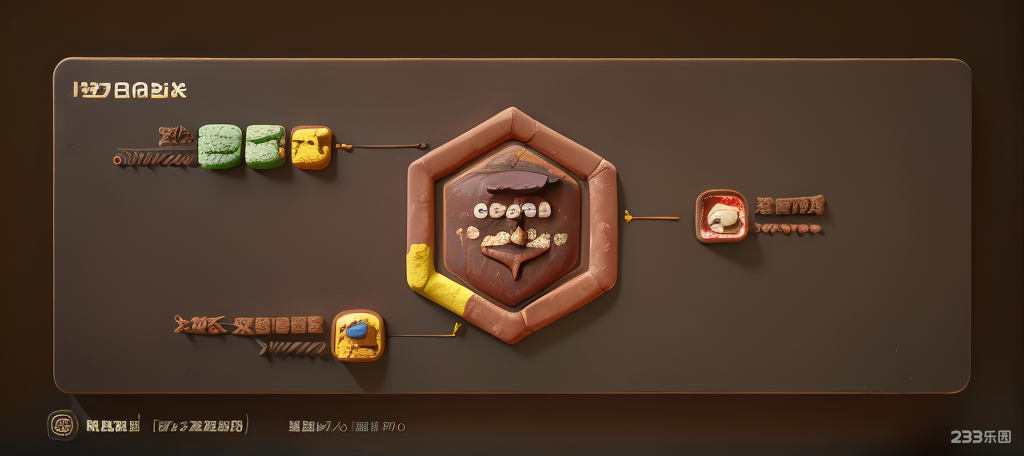Choose the red-framed icon with cream item
The width and height of the screenshot is (1024, 456).
721,215
